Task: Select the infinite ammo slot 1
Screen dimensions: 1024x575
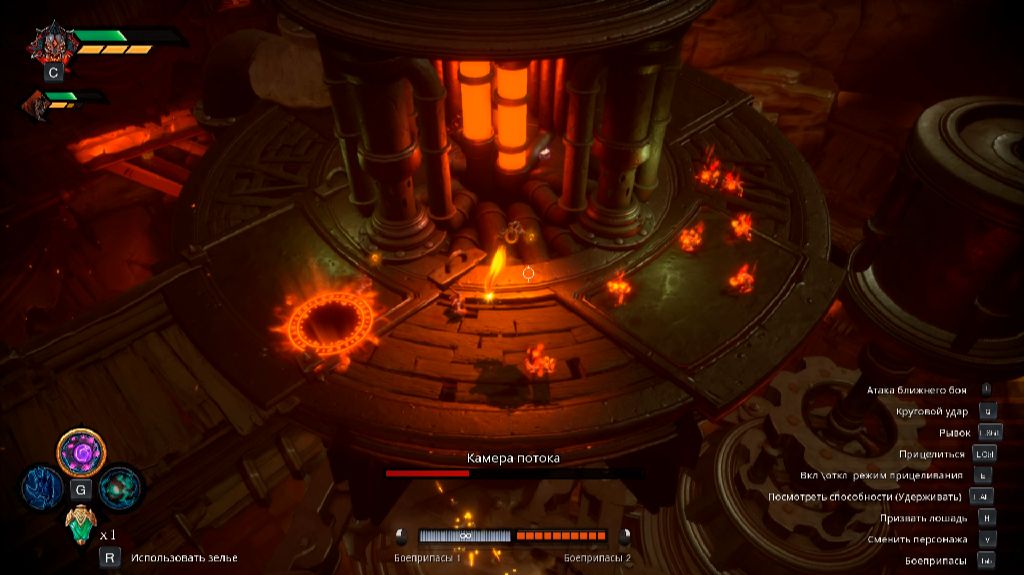Action: tap(464, 536)
